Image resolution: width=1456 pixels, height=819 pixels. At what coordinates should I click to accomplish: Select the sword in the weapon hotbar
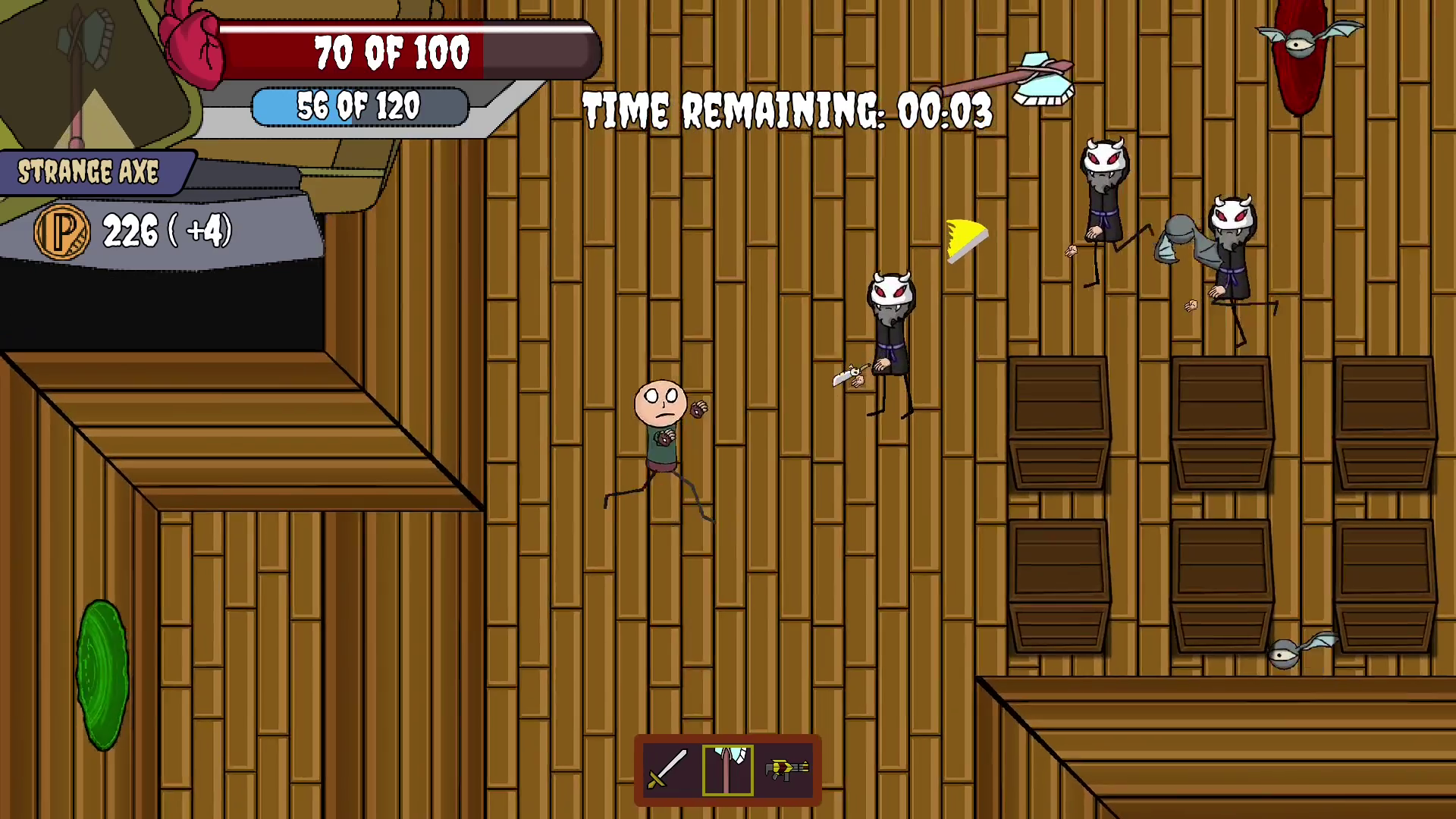(667, 770)
